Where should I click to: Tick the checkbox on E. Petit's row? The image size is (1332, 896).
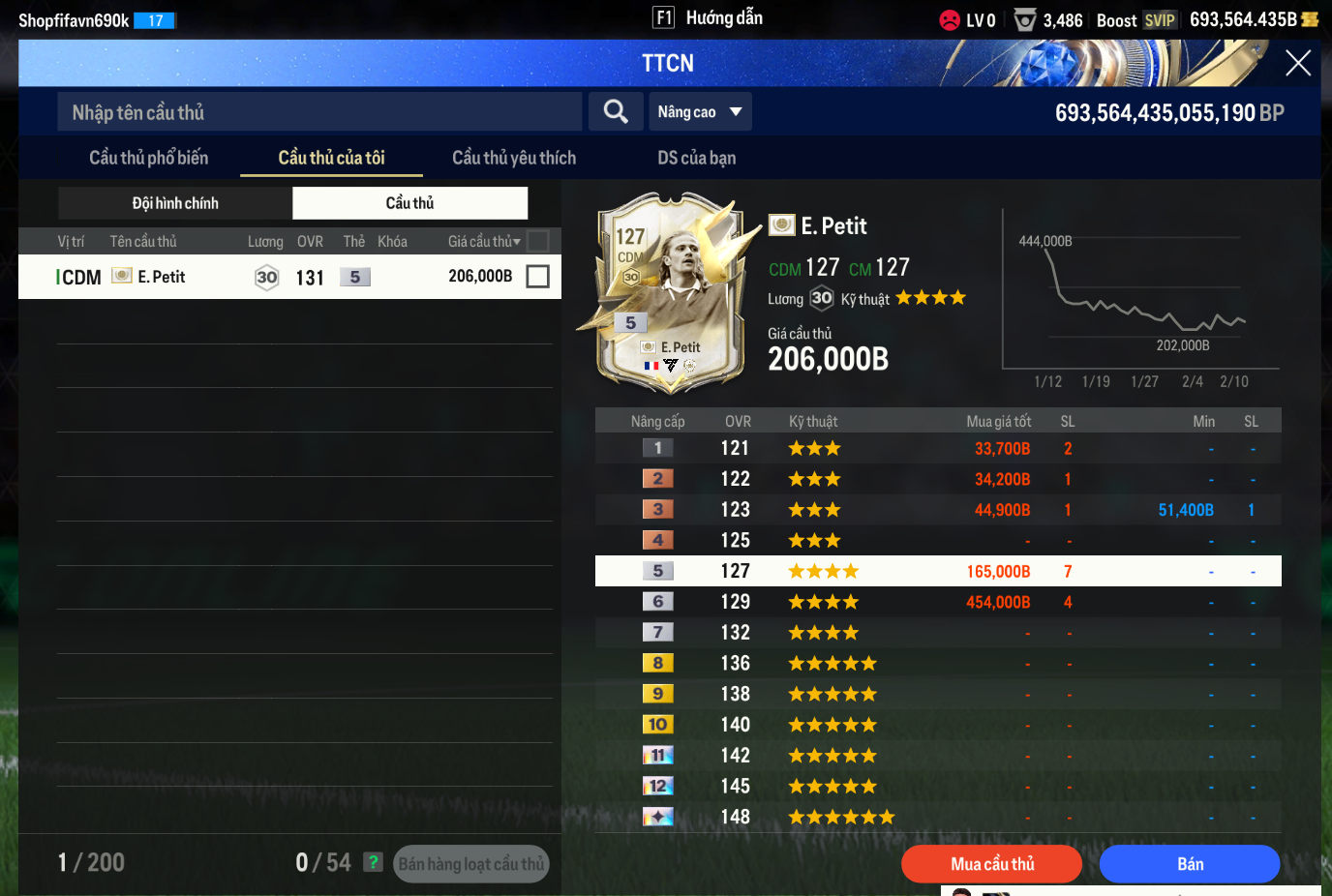point(537,277)
